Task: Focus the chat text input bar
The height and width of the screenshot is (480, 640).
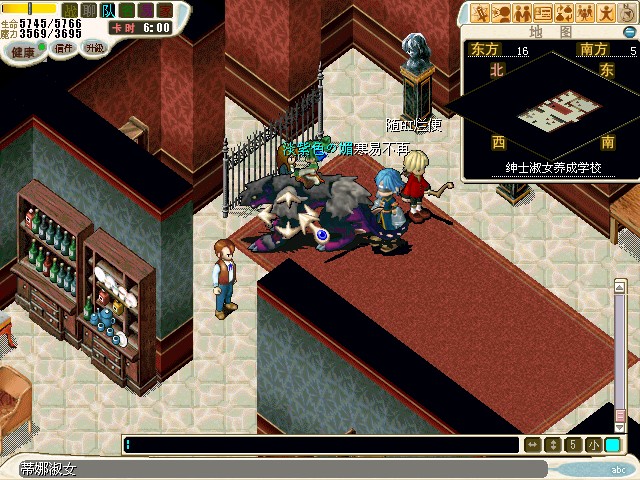Action: tap(320, 444)
